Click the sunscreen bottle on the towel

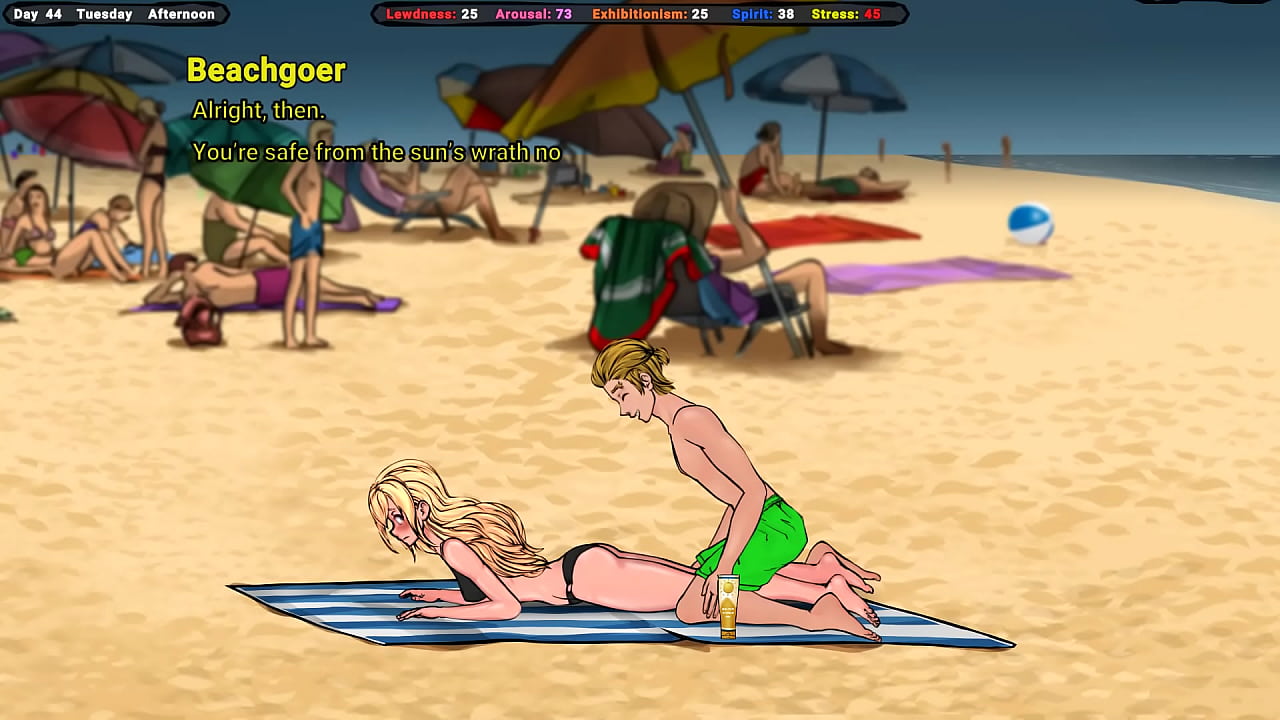(728, 605)
